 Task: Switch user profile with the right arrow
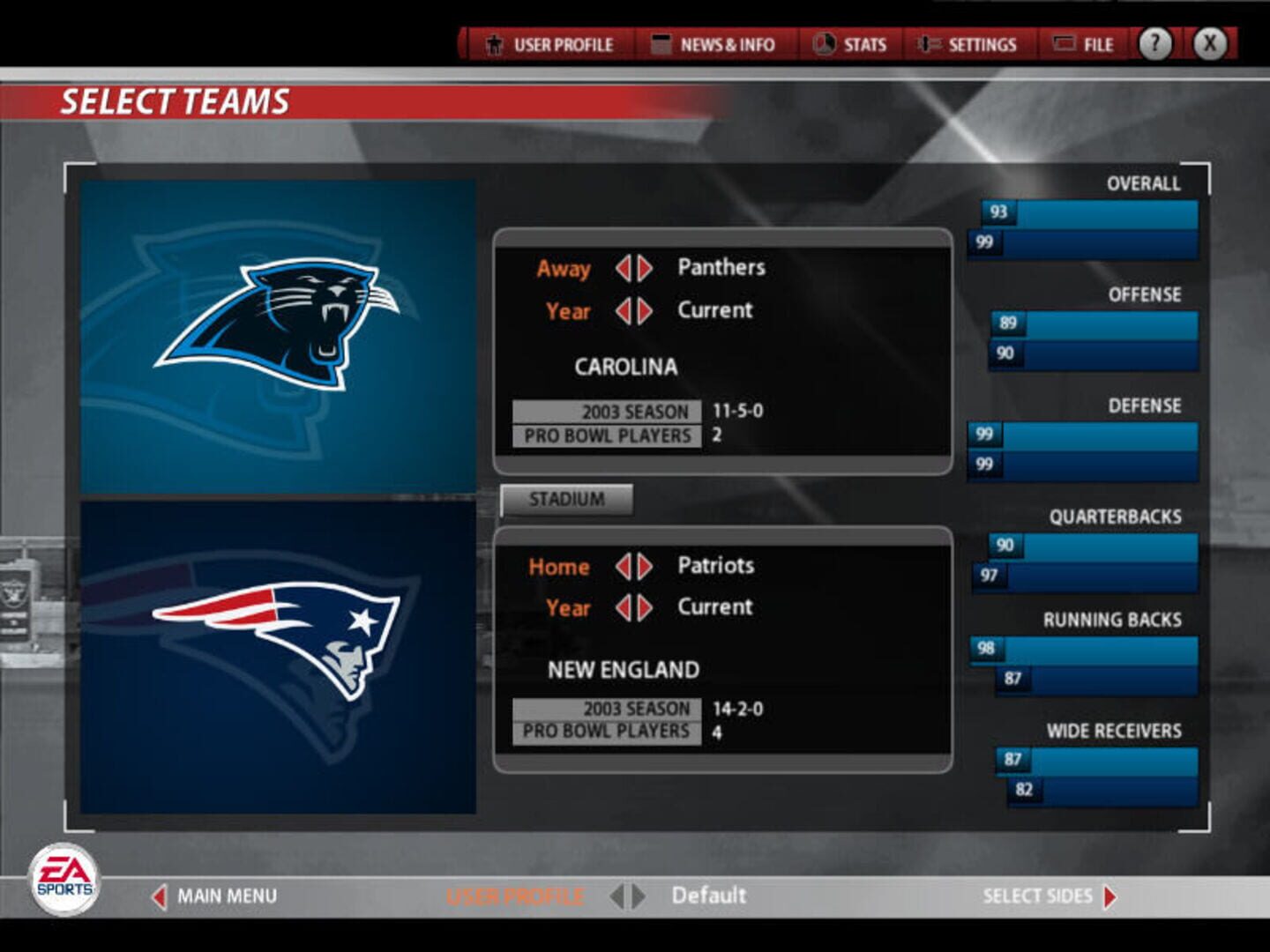[x=638, y=896]
